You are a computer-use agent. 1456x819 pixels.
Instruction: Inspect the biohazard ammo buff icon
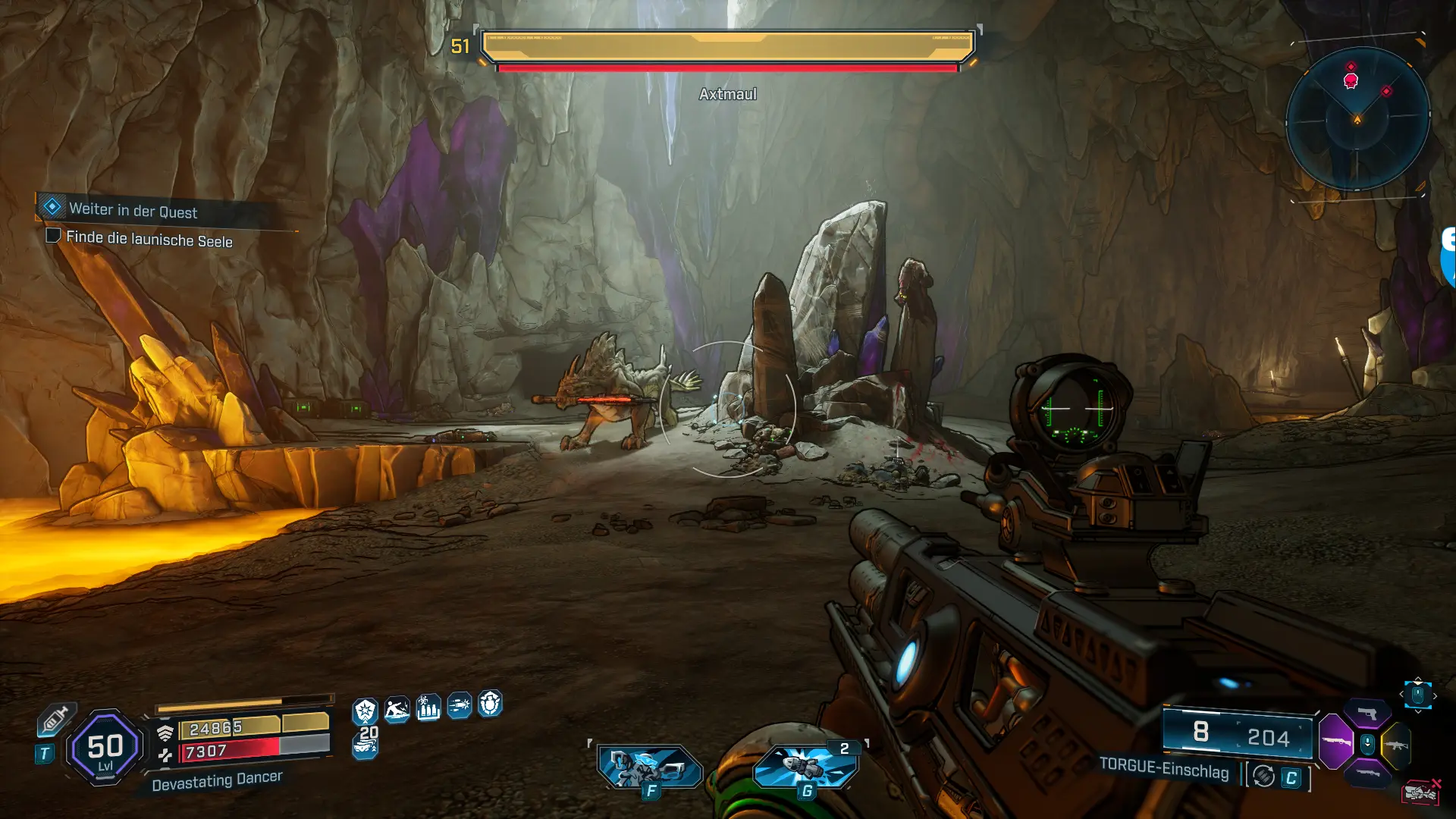pos(428,708)
